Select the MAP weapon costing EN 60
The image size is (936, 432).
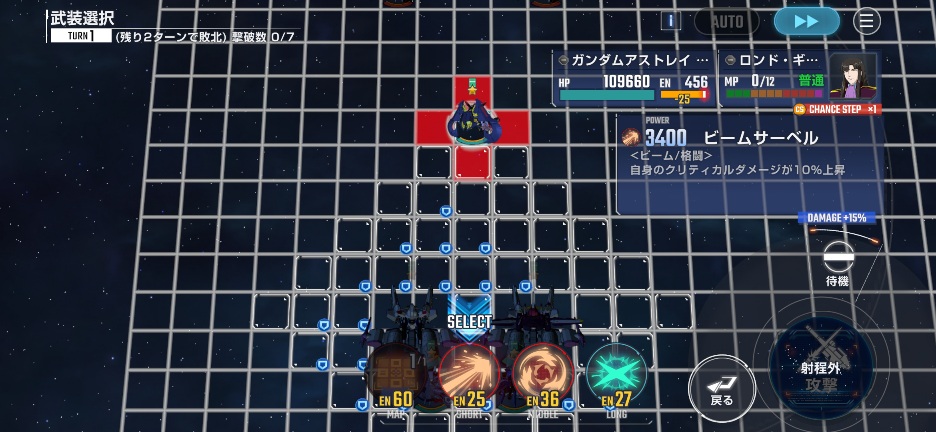[x=395, y=375]
